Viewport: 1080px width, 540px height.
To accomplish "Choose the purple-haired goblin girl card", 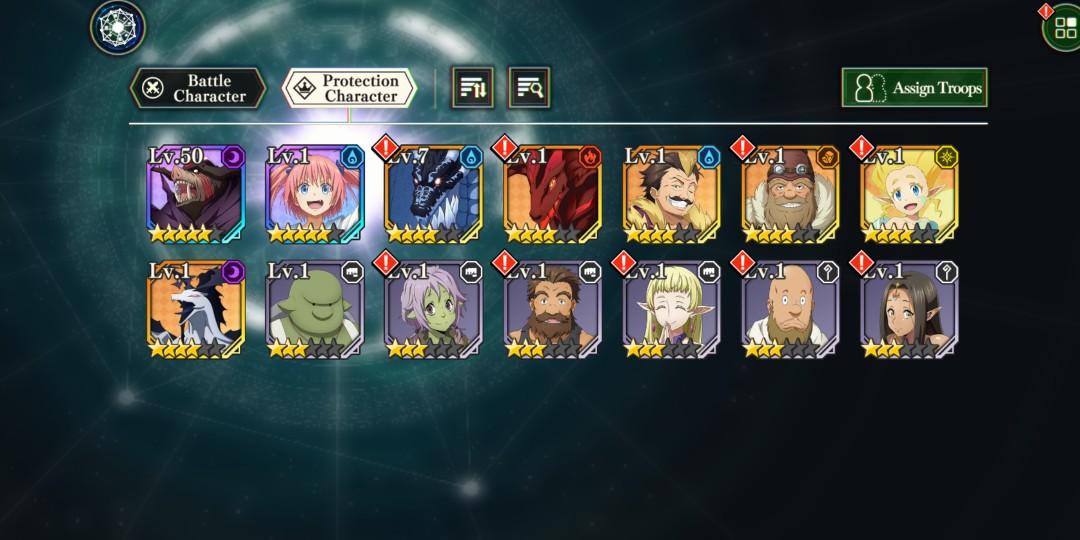I will click(x=434, y=309).
